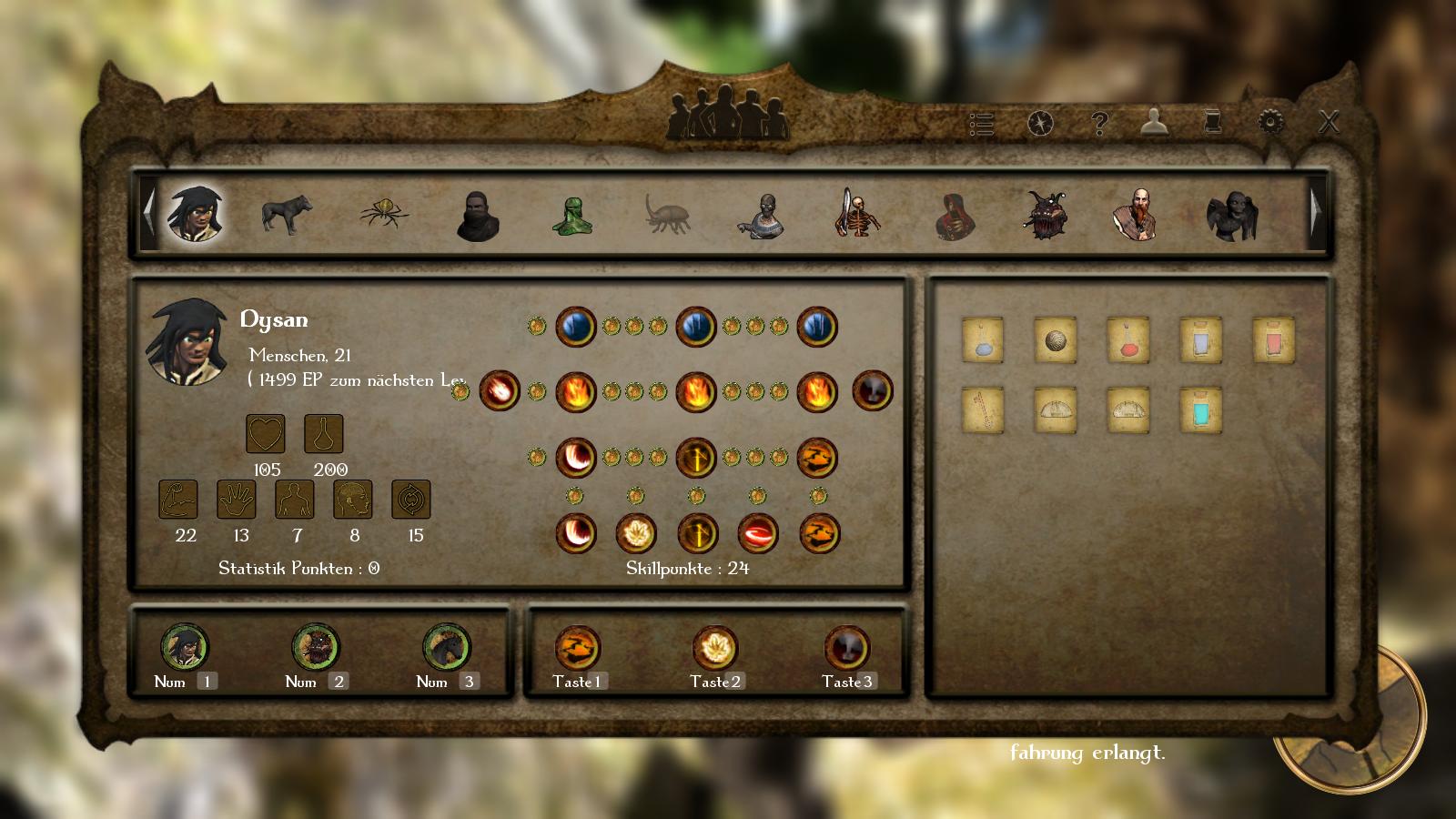Choose the bald bearded man portrait
Image resolution: width=1456 pixels, height=819 pixels.
coord(1135,215)
